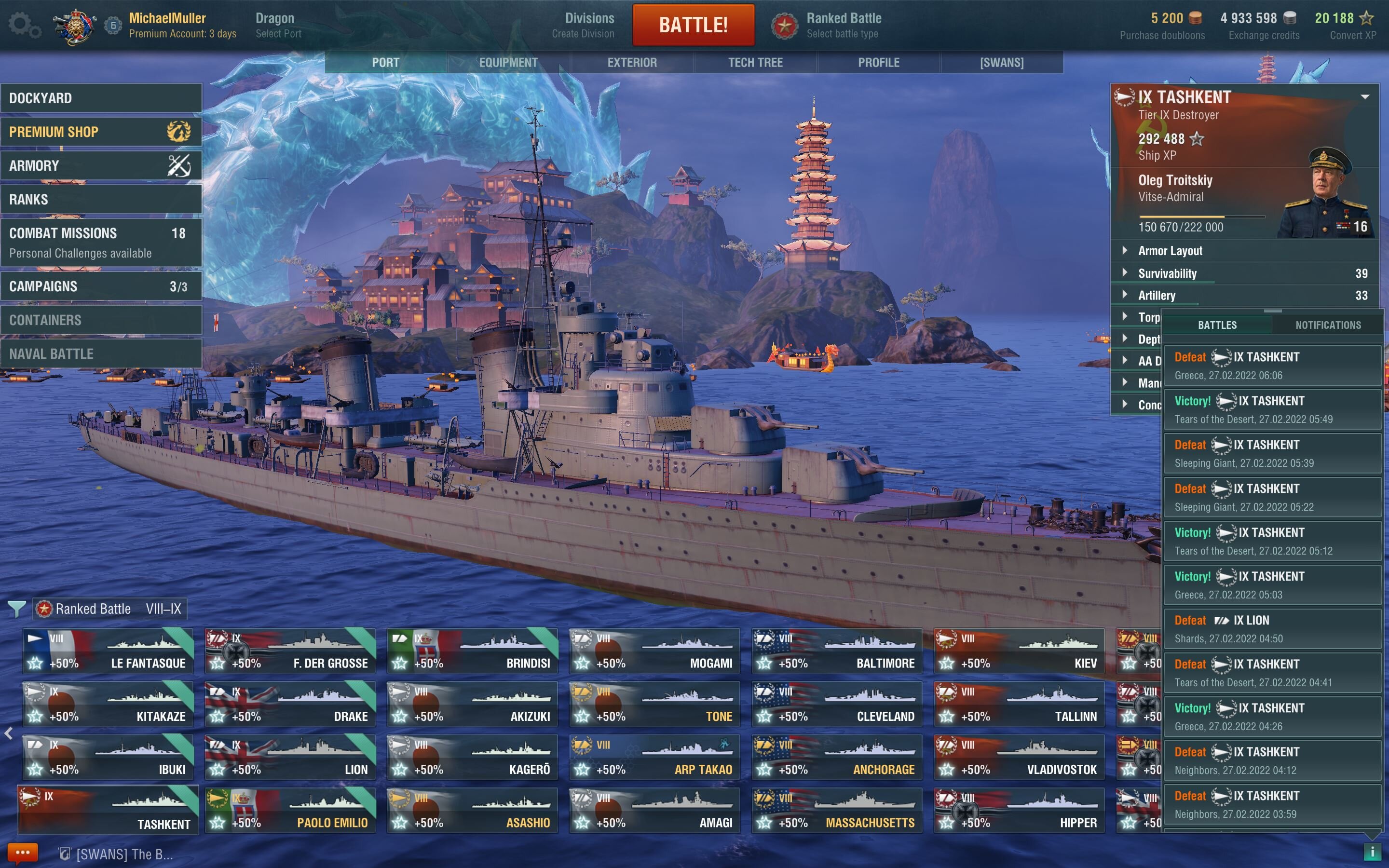Start the battle with the BATTLE! button
The height and width of the screenshot is (868, 1389).
point(693,25)
